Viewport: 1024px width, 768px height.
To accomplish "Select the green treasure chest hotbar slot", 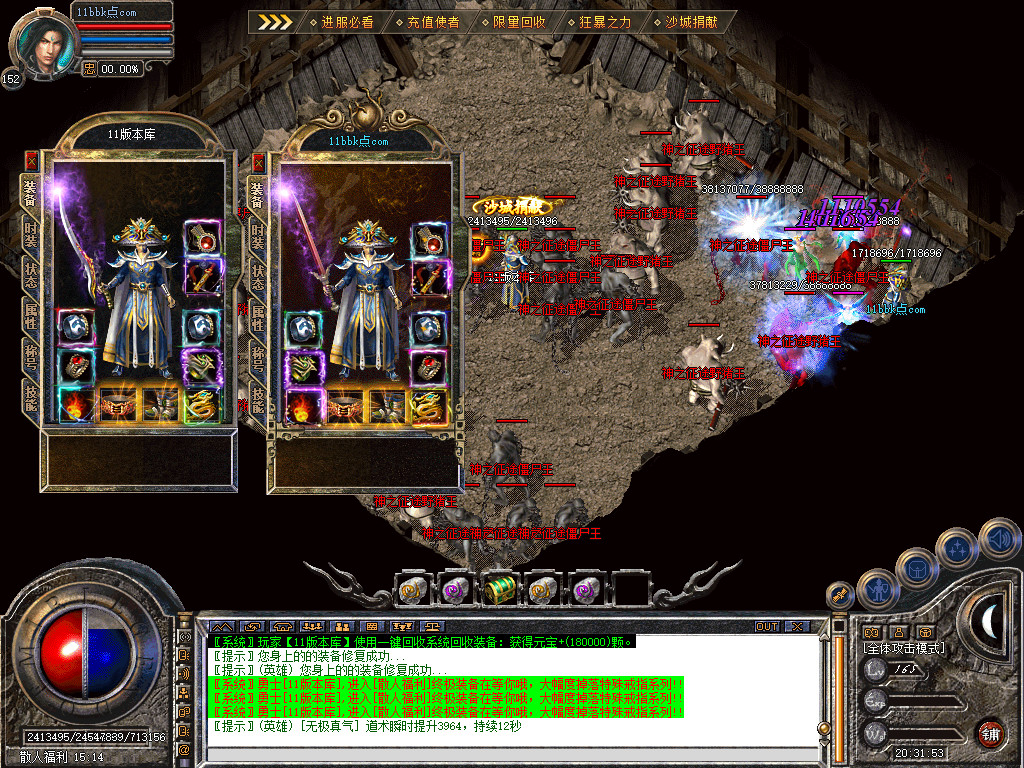I will (498, 591).
